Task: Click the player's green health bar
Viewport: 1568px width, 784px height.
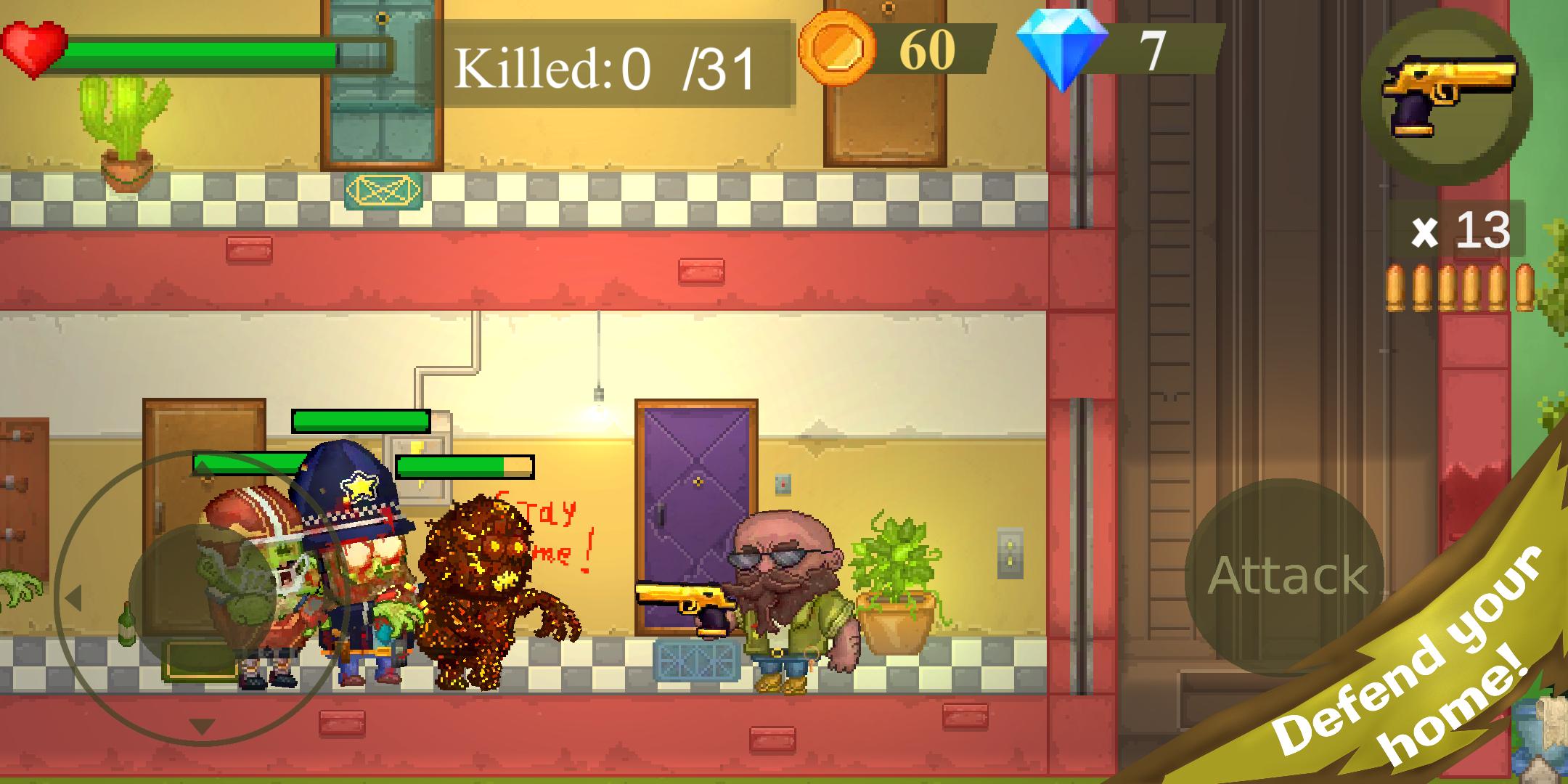Action: [x=203, y=51]
